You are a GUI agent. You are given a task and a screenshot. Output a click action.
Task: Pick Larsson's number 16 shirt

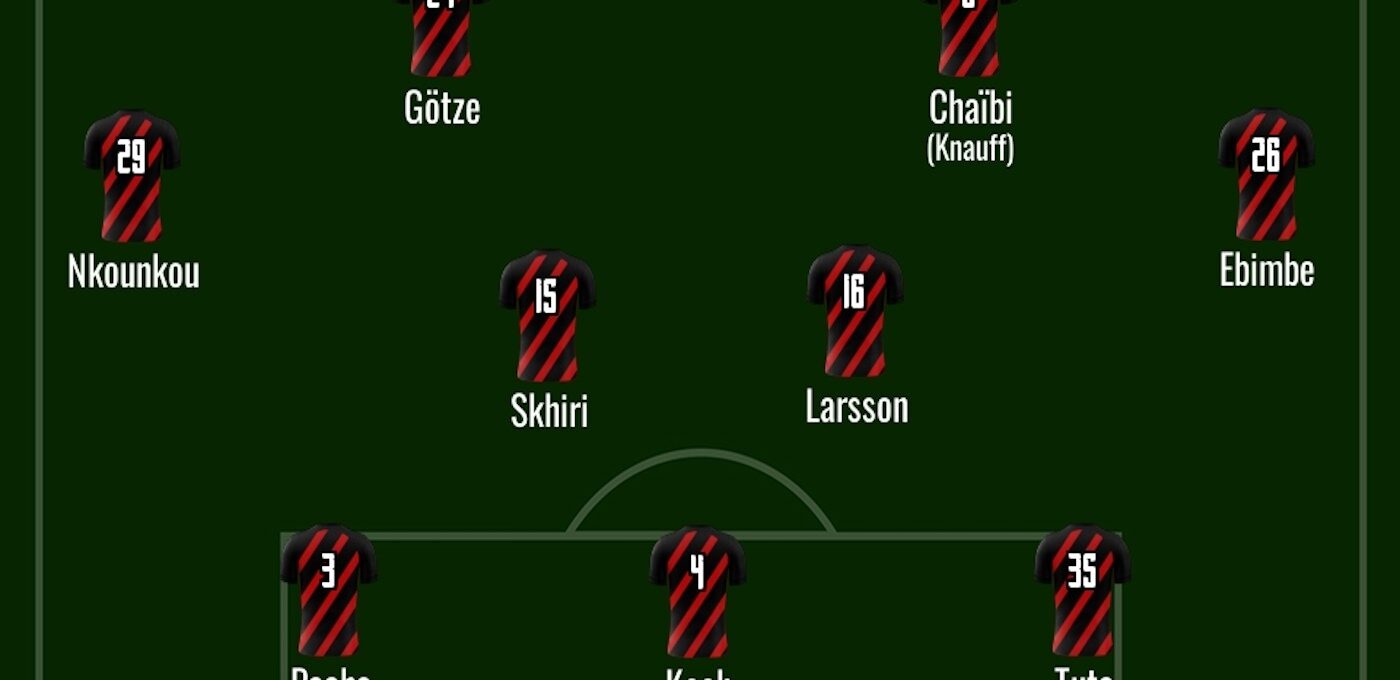pos(854,311)
